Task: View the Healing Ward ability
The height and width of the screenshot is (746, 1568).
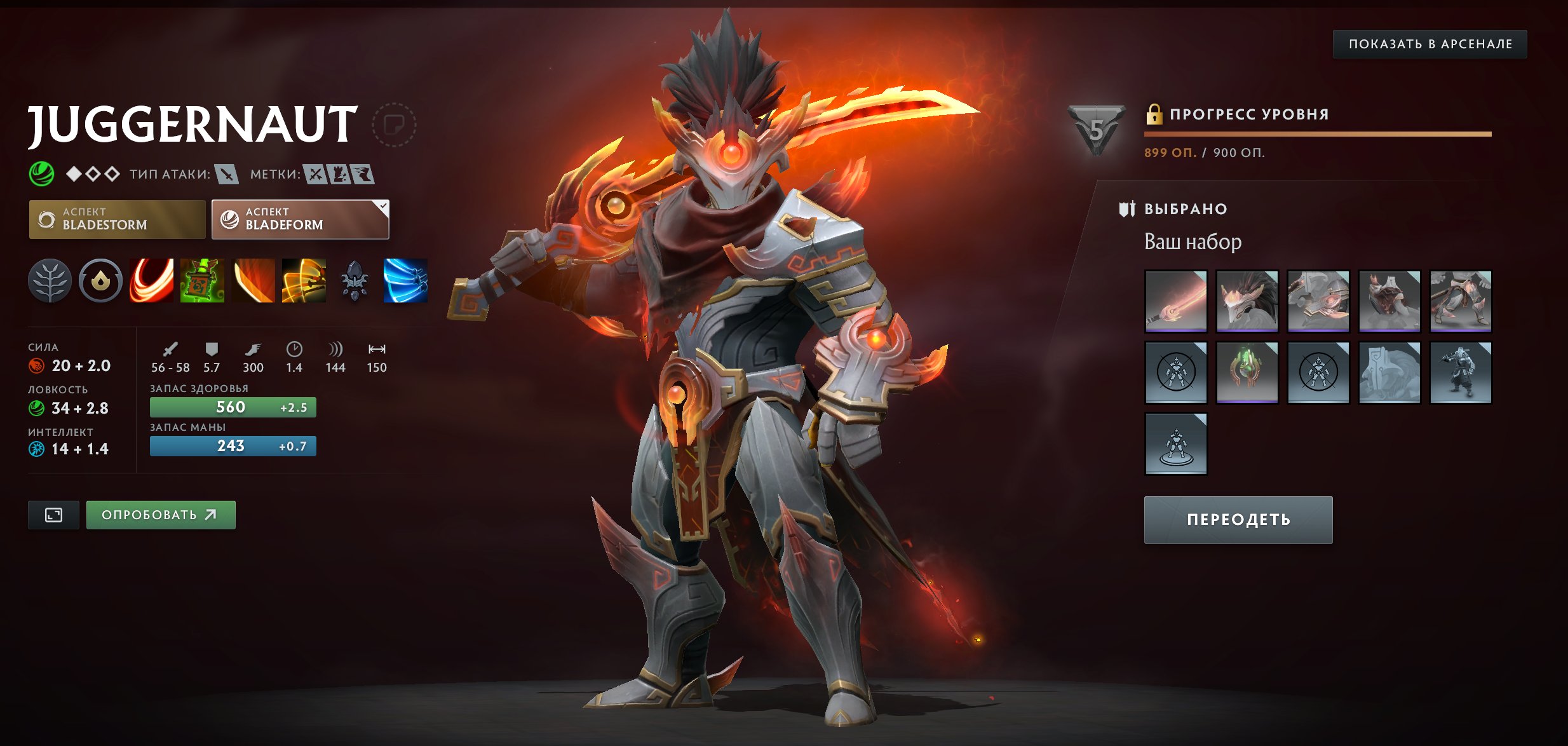Action: point(202,280)
